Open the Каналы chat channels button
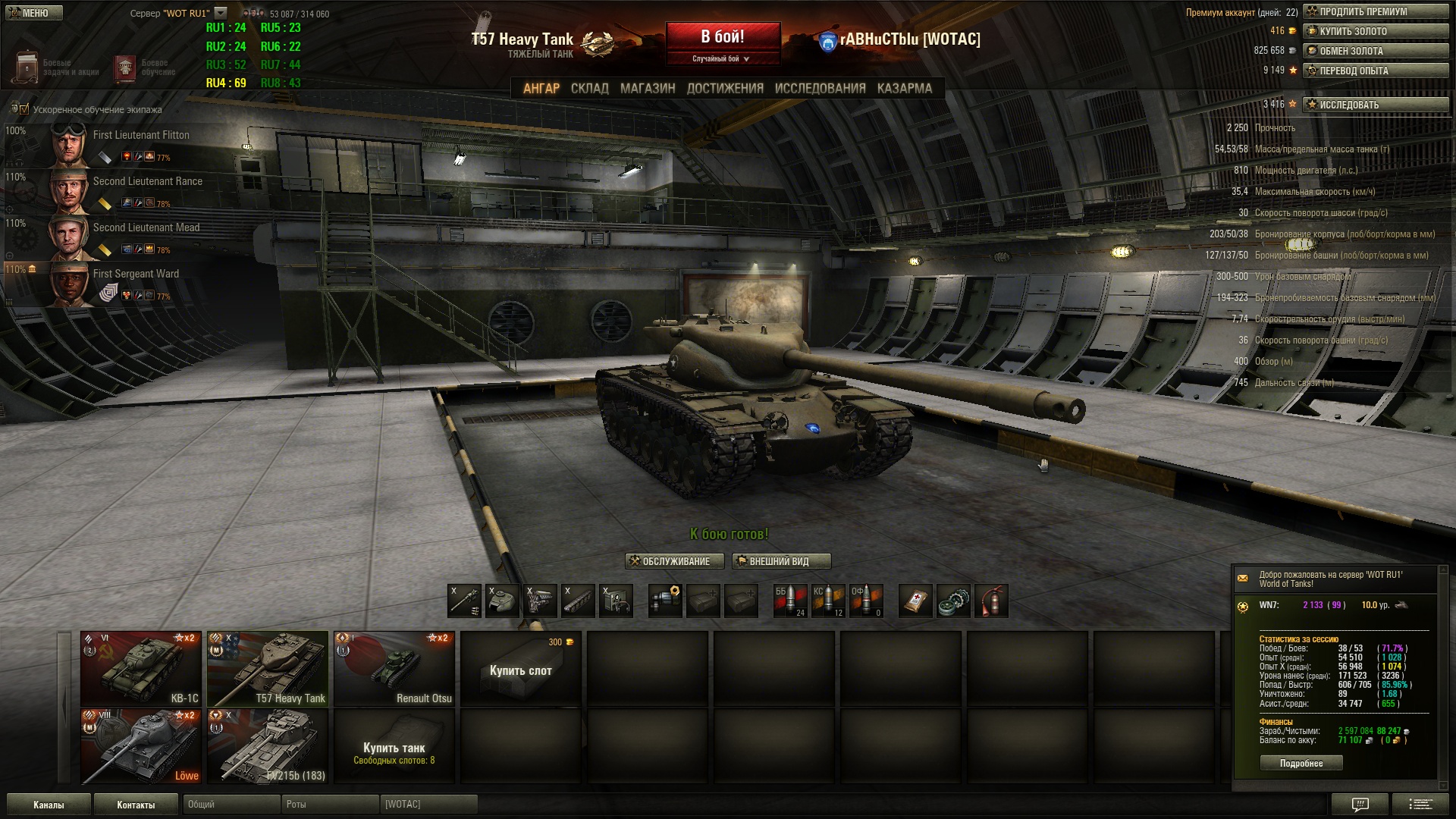 point(49,805)
